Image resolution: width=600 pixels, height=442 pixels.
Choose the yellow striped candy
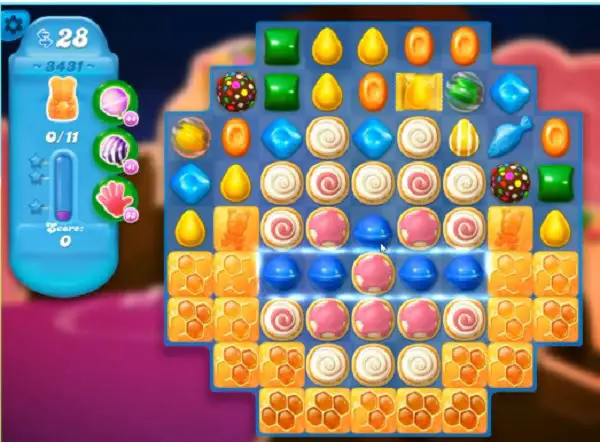pyautogui.click(x=464, y=135)
